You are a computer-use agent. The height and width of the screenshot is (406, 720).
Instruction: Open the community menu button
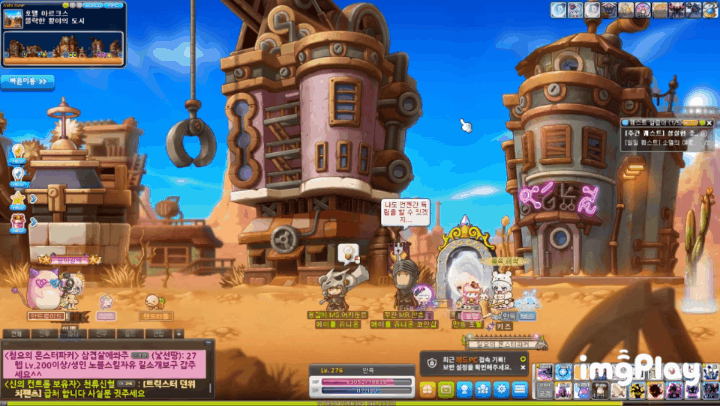click(483, 390)
